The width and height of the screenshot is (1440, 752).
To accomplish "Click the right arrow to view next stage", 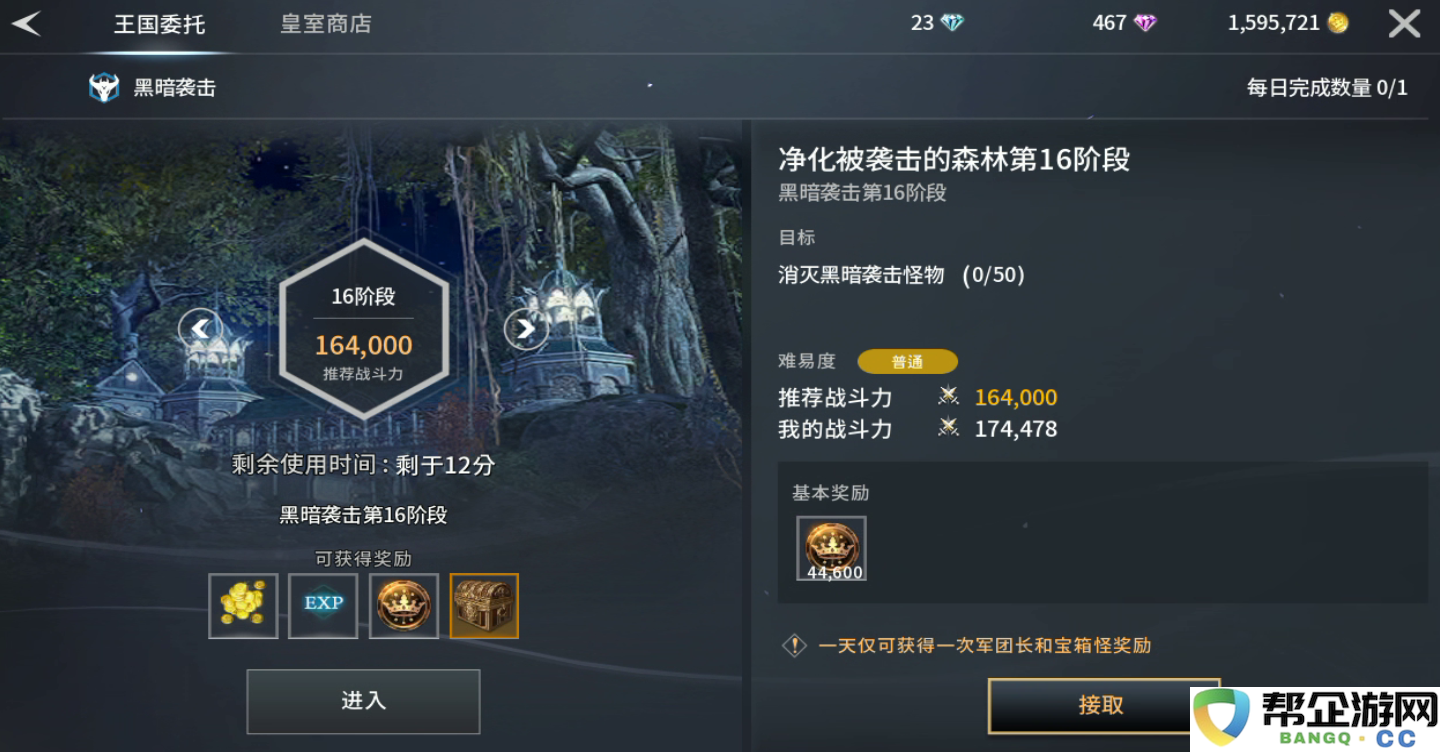I will tap(526, 328).
